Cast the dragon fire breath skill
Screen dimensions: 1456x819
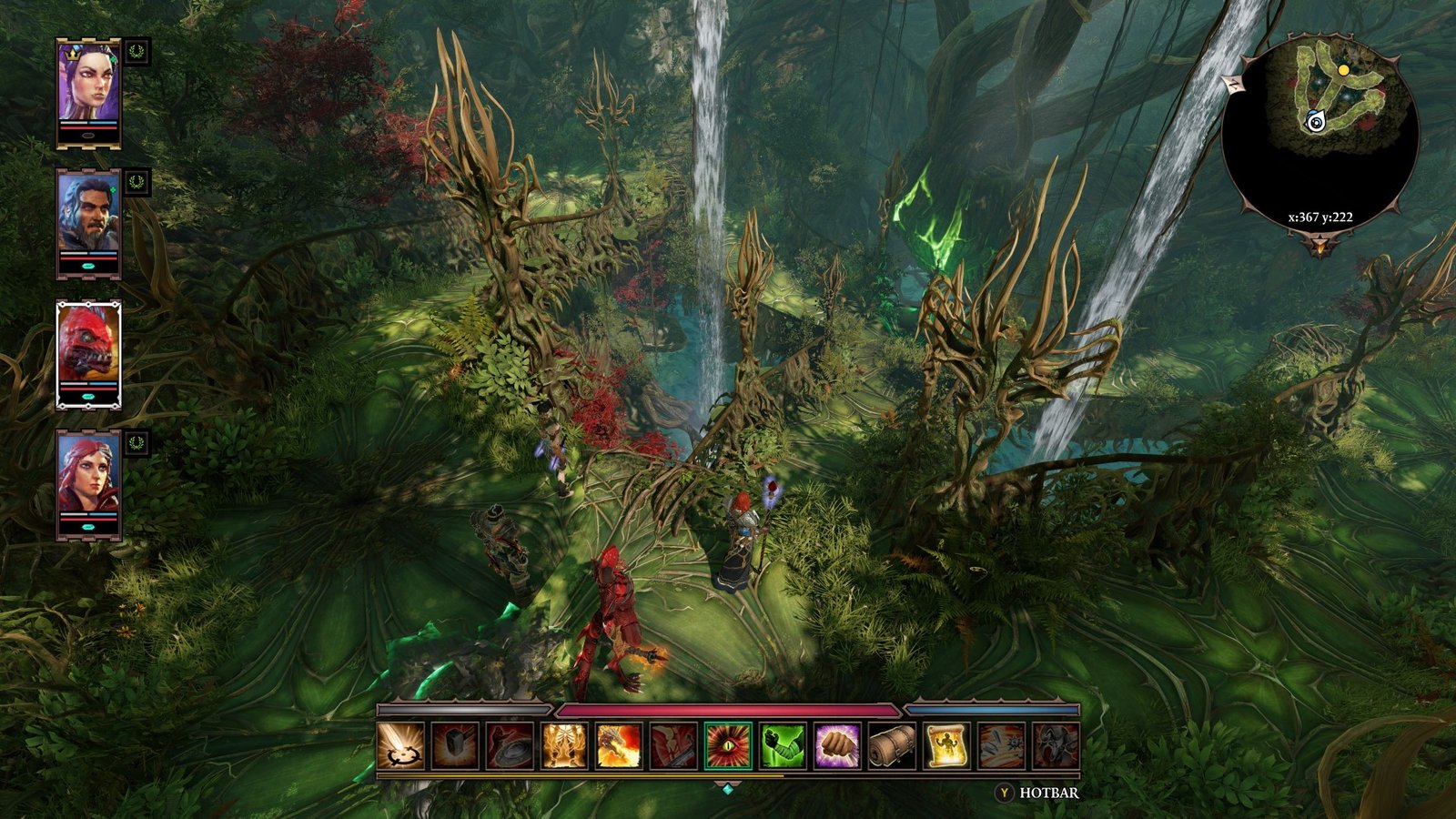click(619, 746)
